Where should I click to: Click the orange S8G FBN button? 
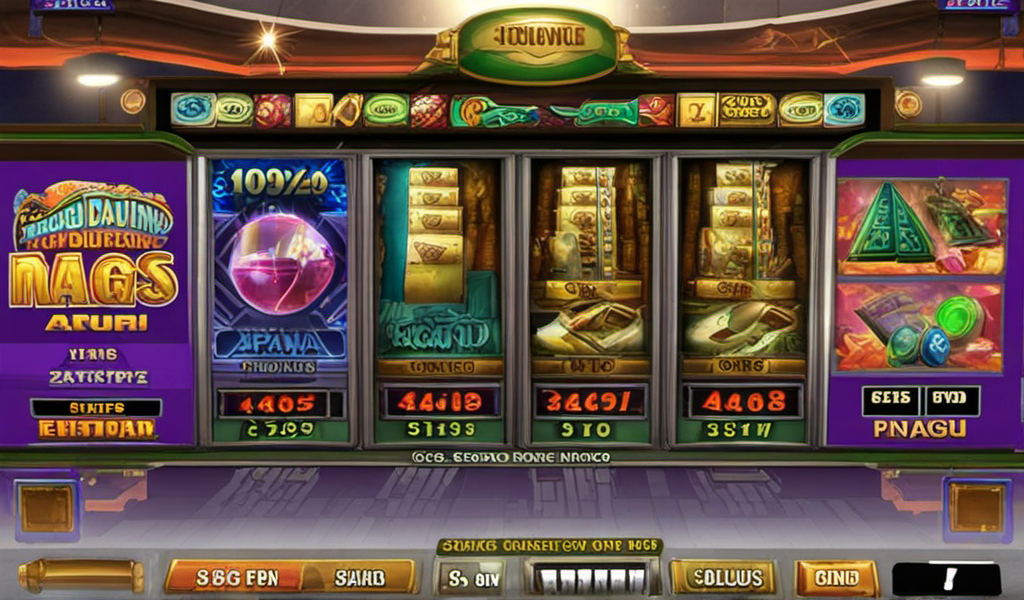[234, 577]
